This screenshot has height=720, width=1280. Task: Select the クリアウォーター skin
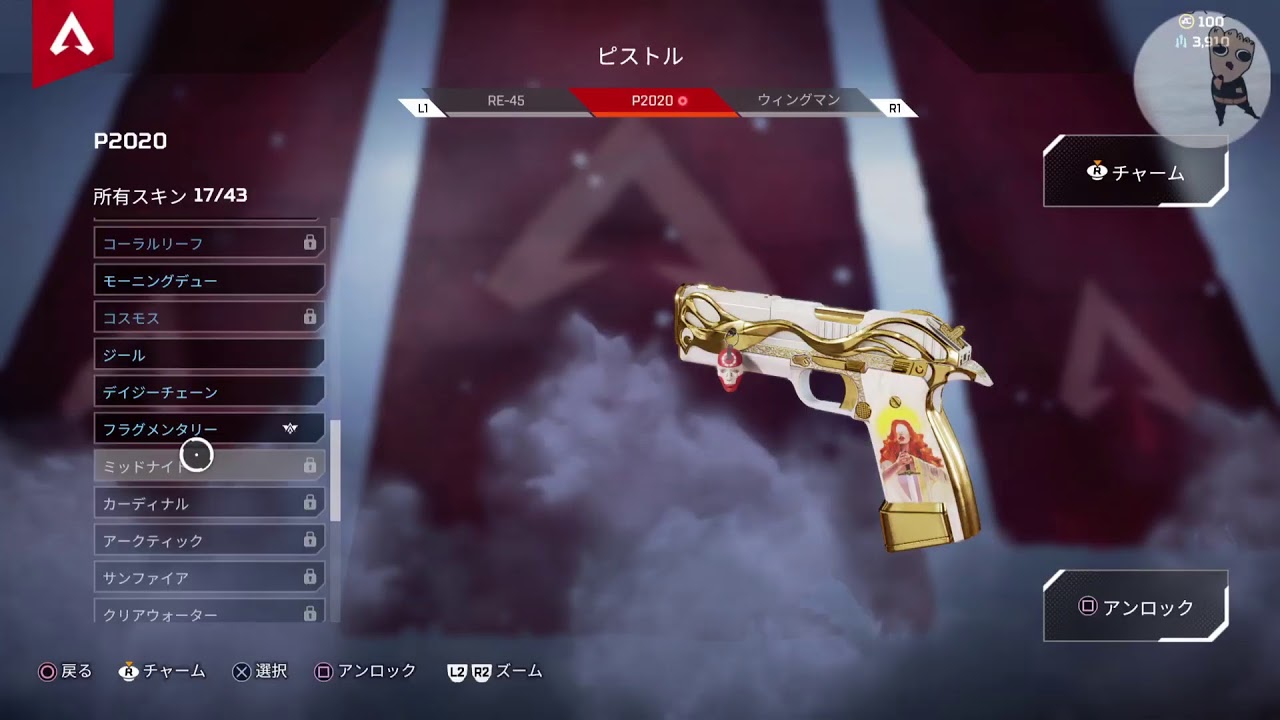click(x=209, y=612)
